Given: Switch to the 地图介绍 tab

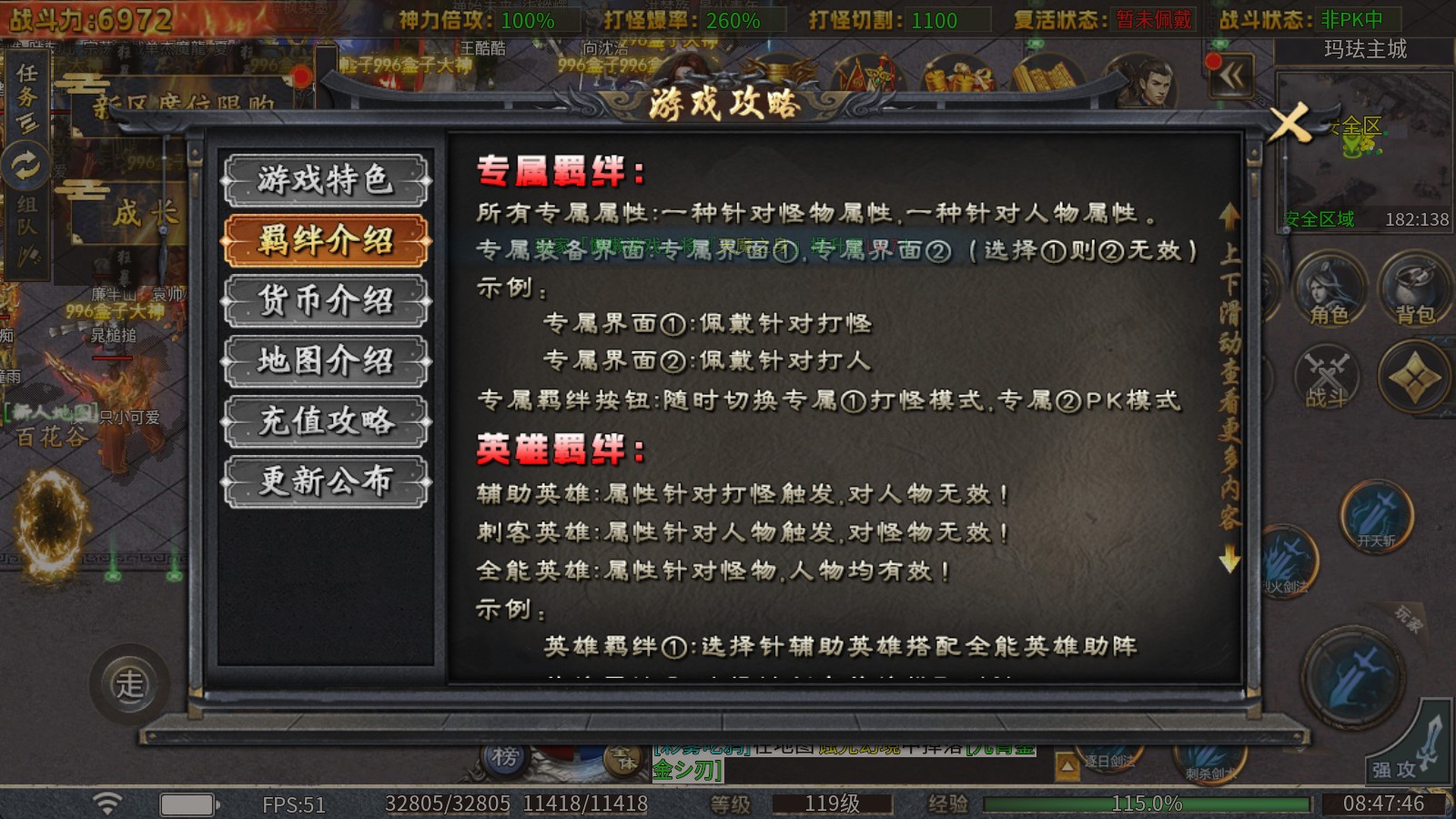Looking at the screenshot, I should 325,361.
